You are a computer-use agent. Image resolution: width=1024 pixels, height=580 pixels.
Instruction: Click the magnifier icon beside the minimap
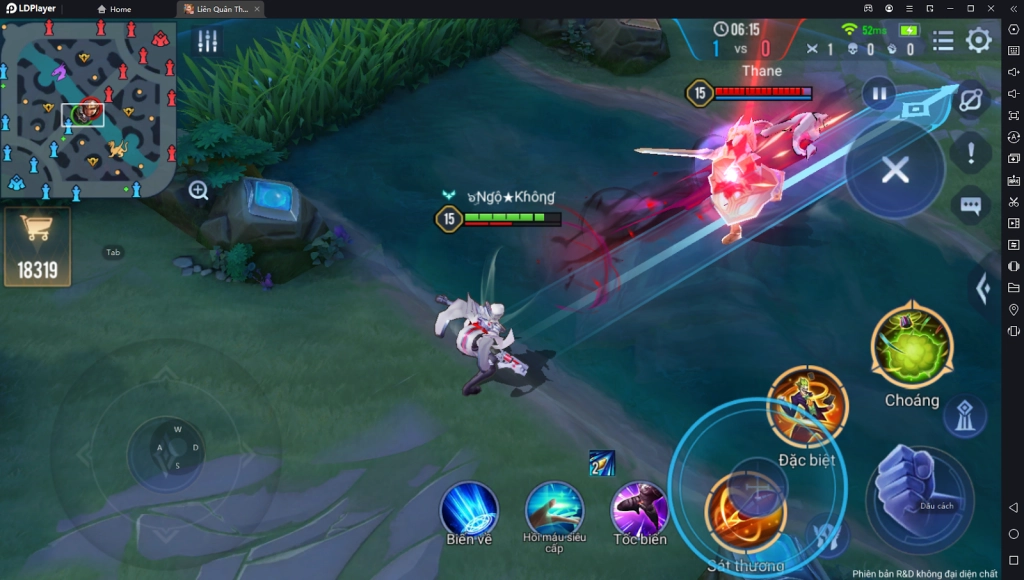coord(198,190)
